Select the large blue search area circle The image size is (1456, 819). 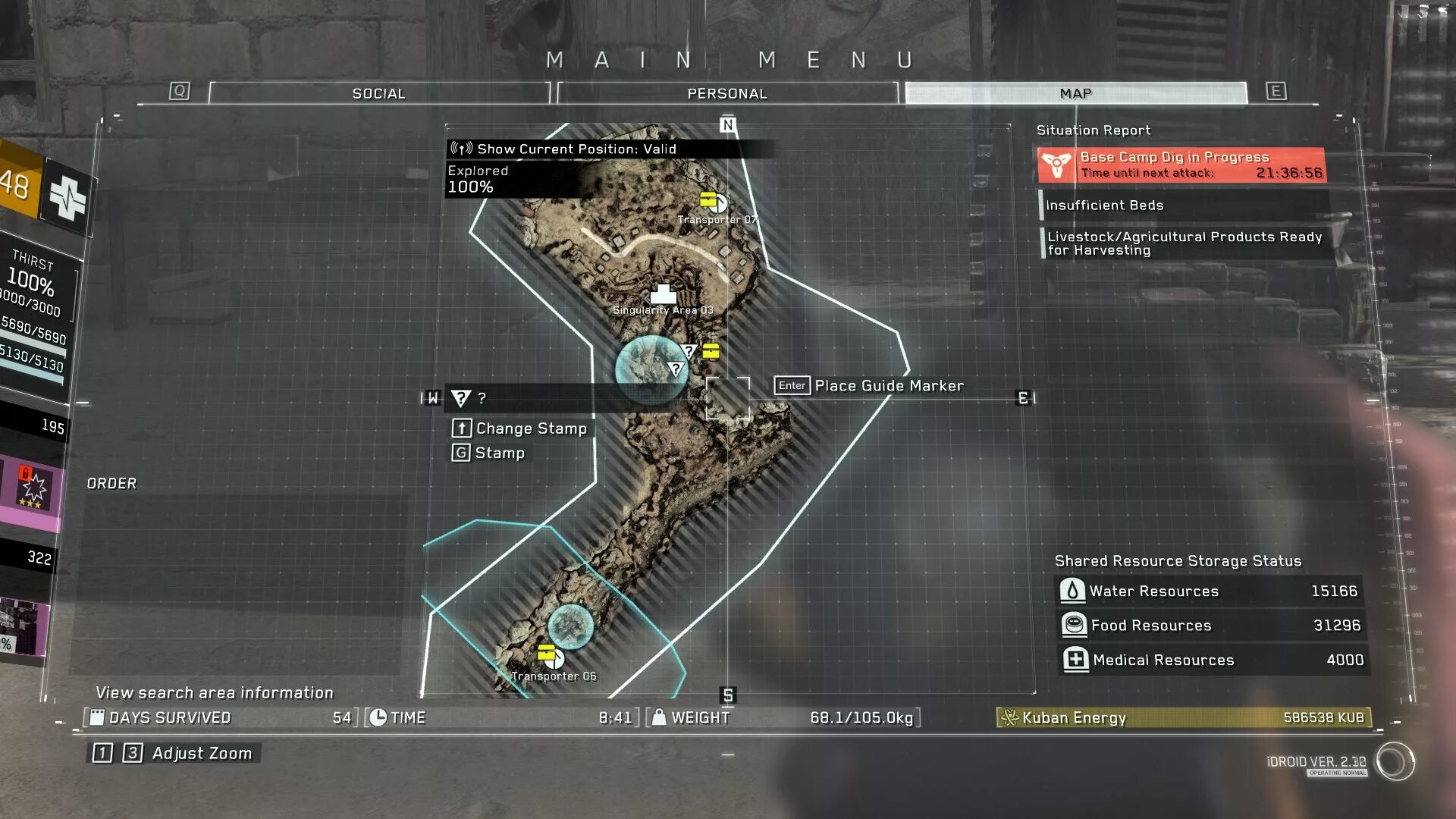pos(651,369)
